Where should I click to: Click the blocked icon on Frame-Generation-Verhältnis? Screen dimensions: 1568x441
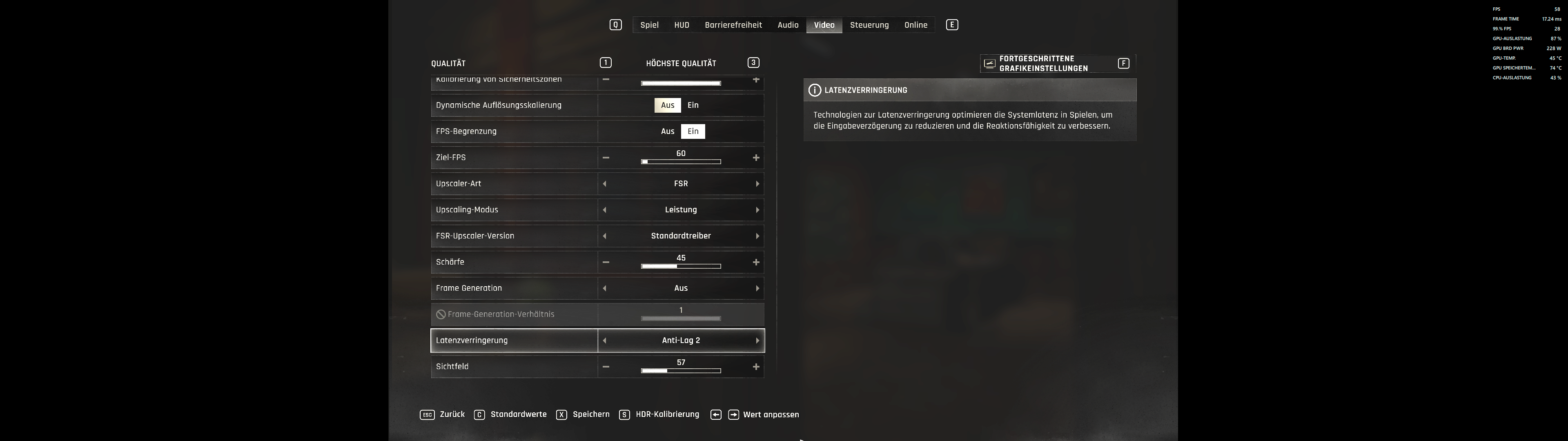[440, 314]
